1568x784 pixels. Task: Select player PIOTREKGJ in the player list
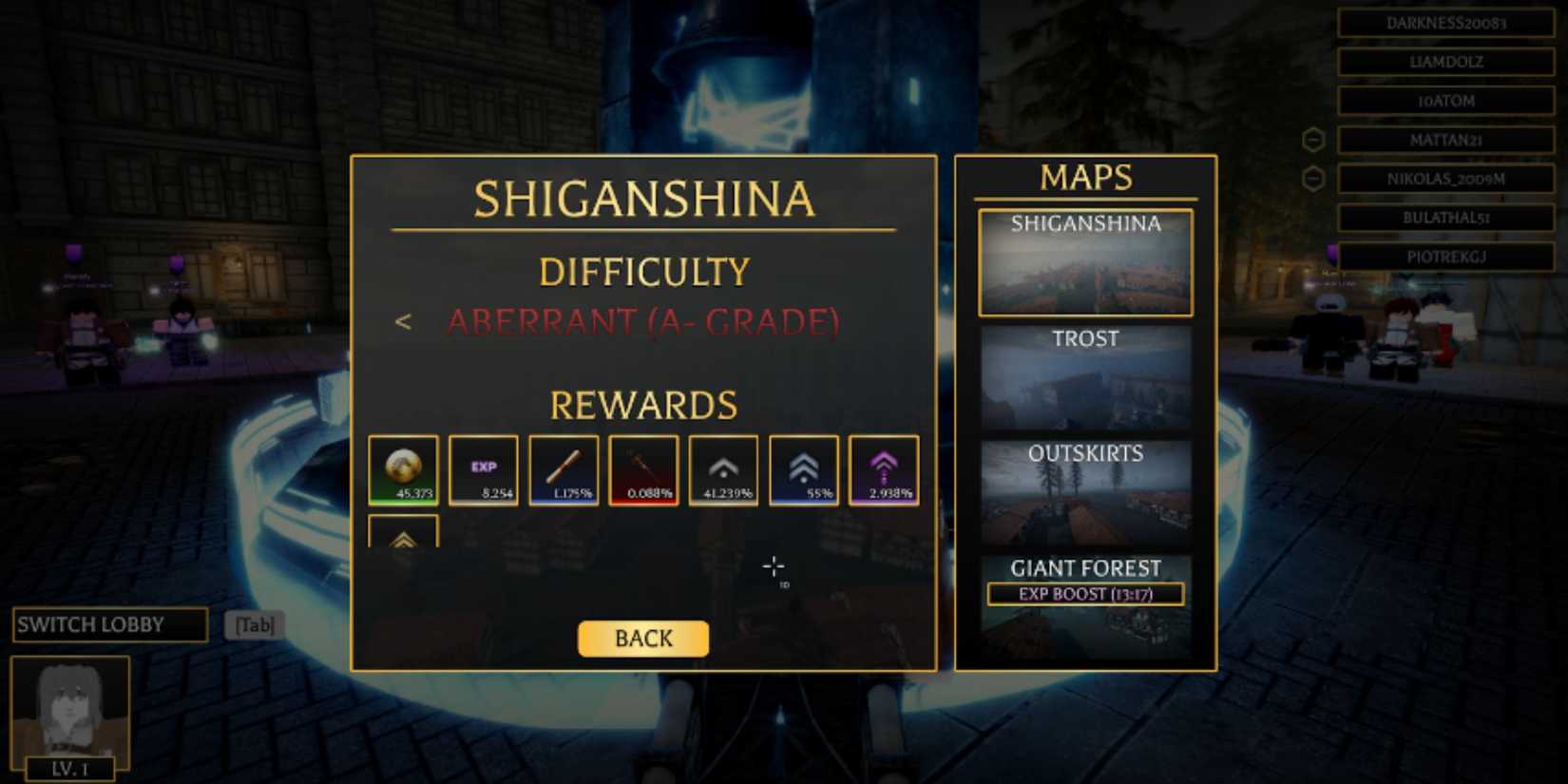pyautogui.click(x=1445, y=257)
